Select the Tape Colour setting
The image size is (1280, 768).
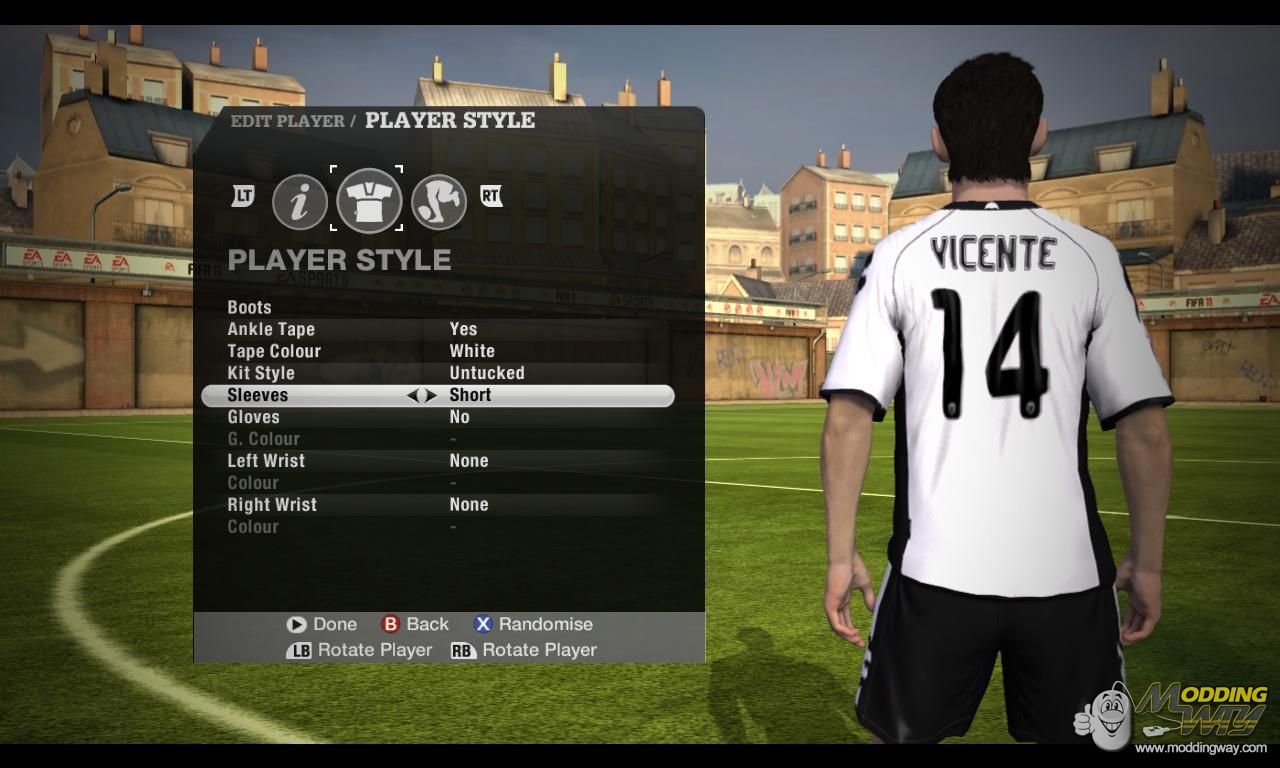coord(274,351)
